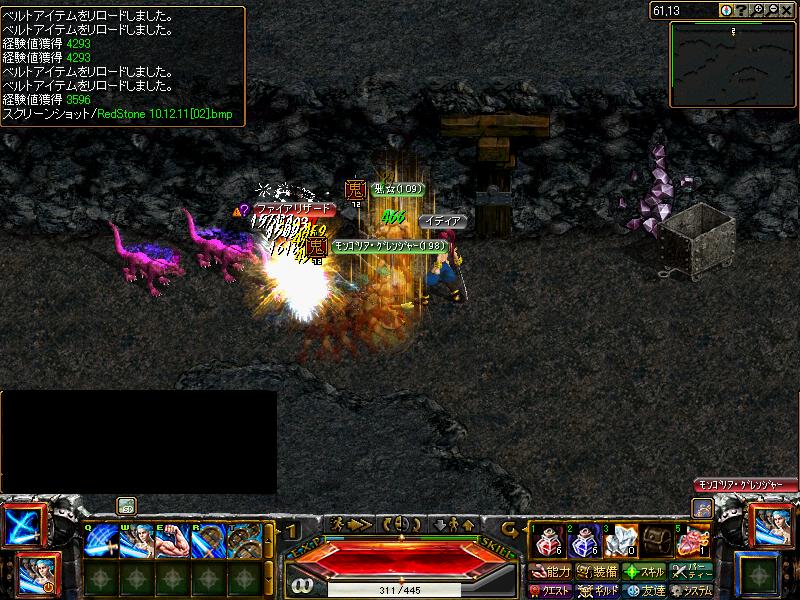Click the minimap display

pyautogui.click(x=733, y=65)
